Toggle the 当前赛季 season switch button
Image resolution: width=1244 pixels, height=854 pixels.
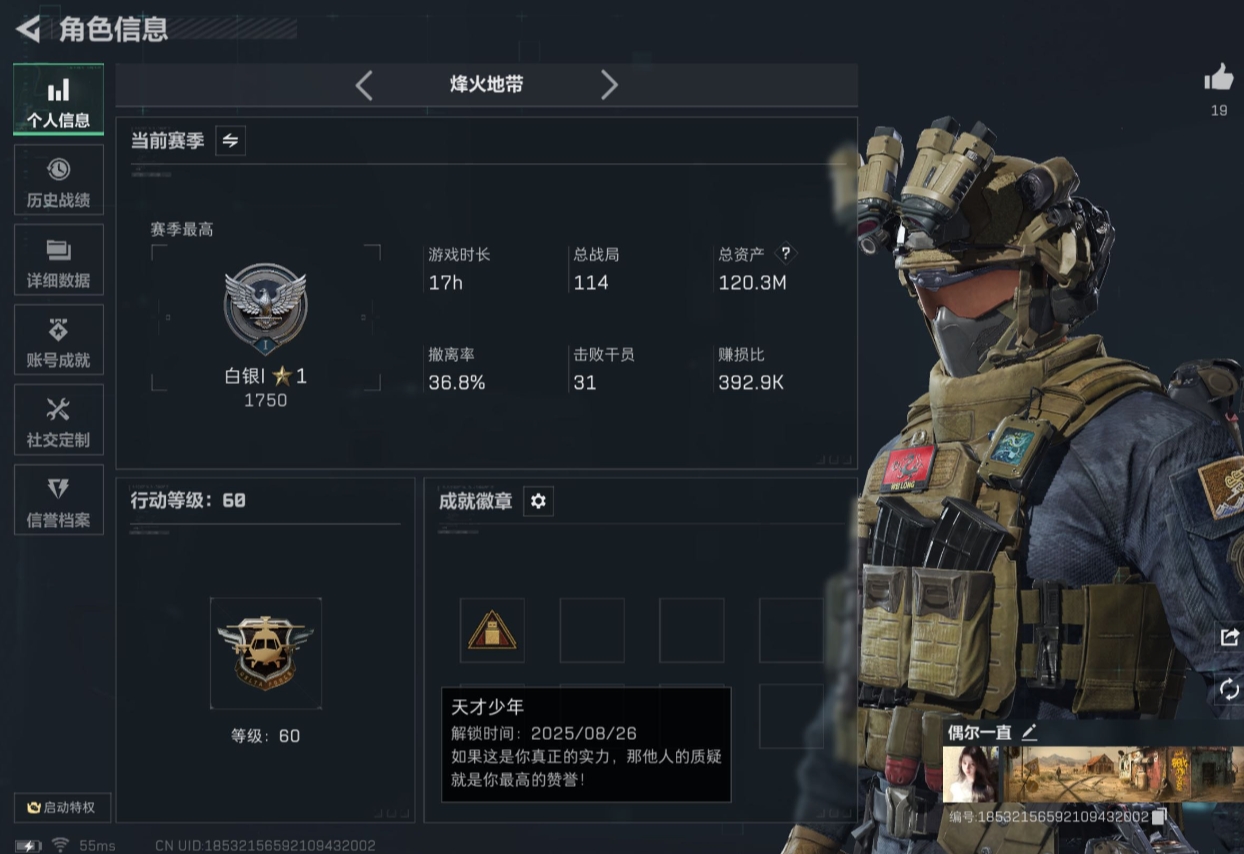click(230, 141)
